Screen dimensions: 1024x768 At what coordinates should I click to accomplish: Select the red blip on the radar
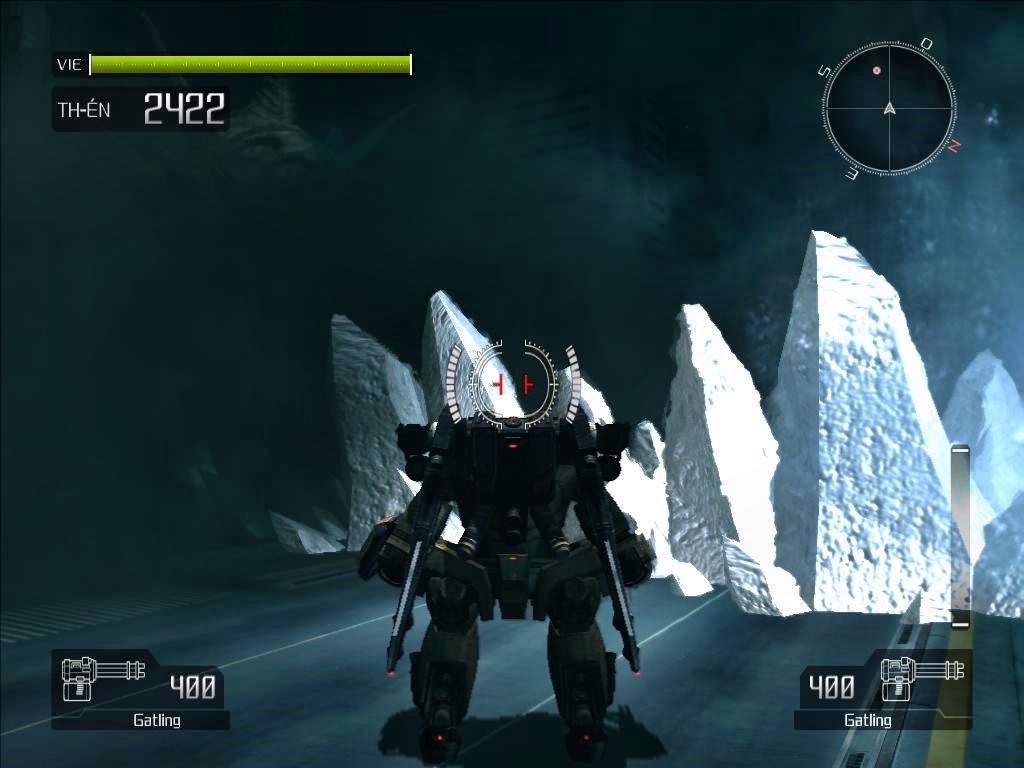coord(877,71)
